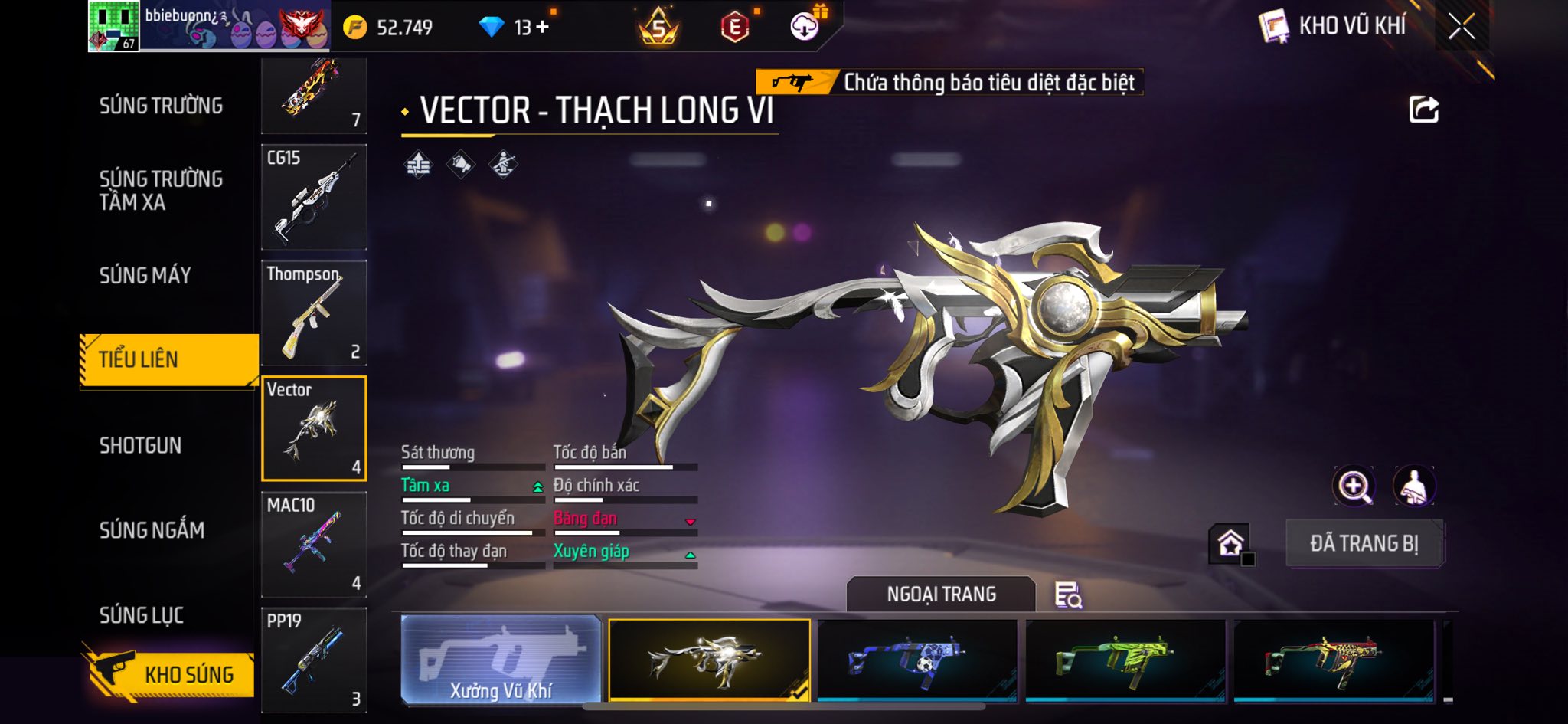Viewport: 1568px width, 724px height.
Task: Open the Súng Máy category
Action: 145,275
